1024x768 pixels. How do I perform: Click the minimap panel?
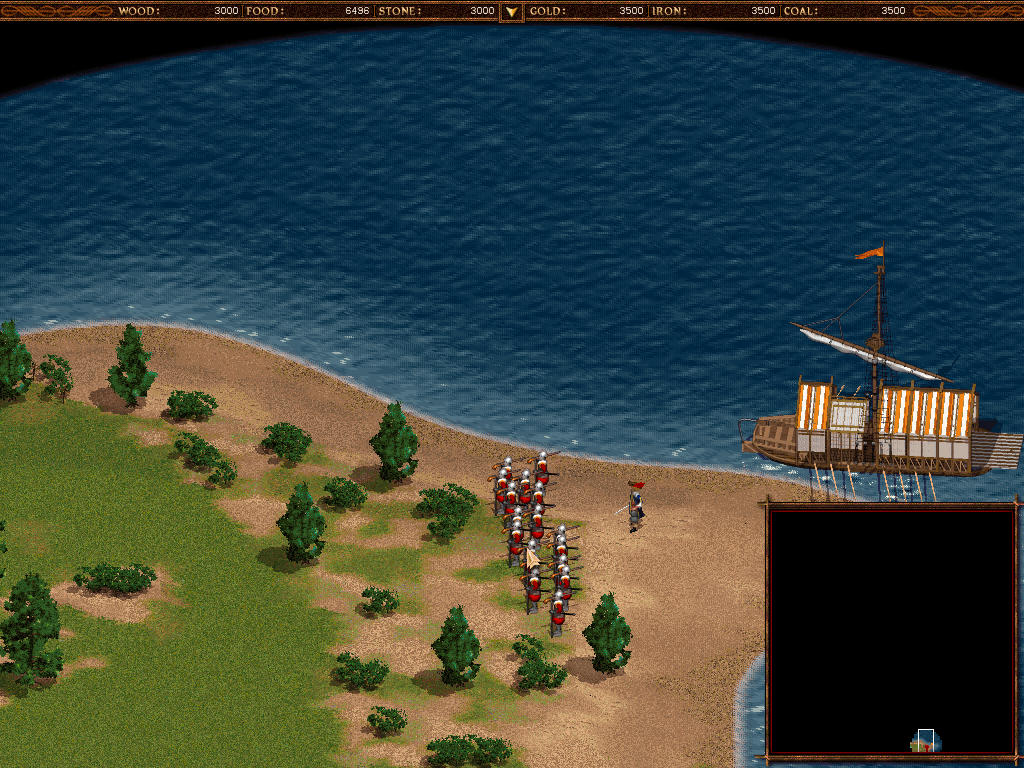pos(892,632)
